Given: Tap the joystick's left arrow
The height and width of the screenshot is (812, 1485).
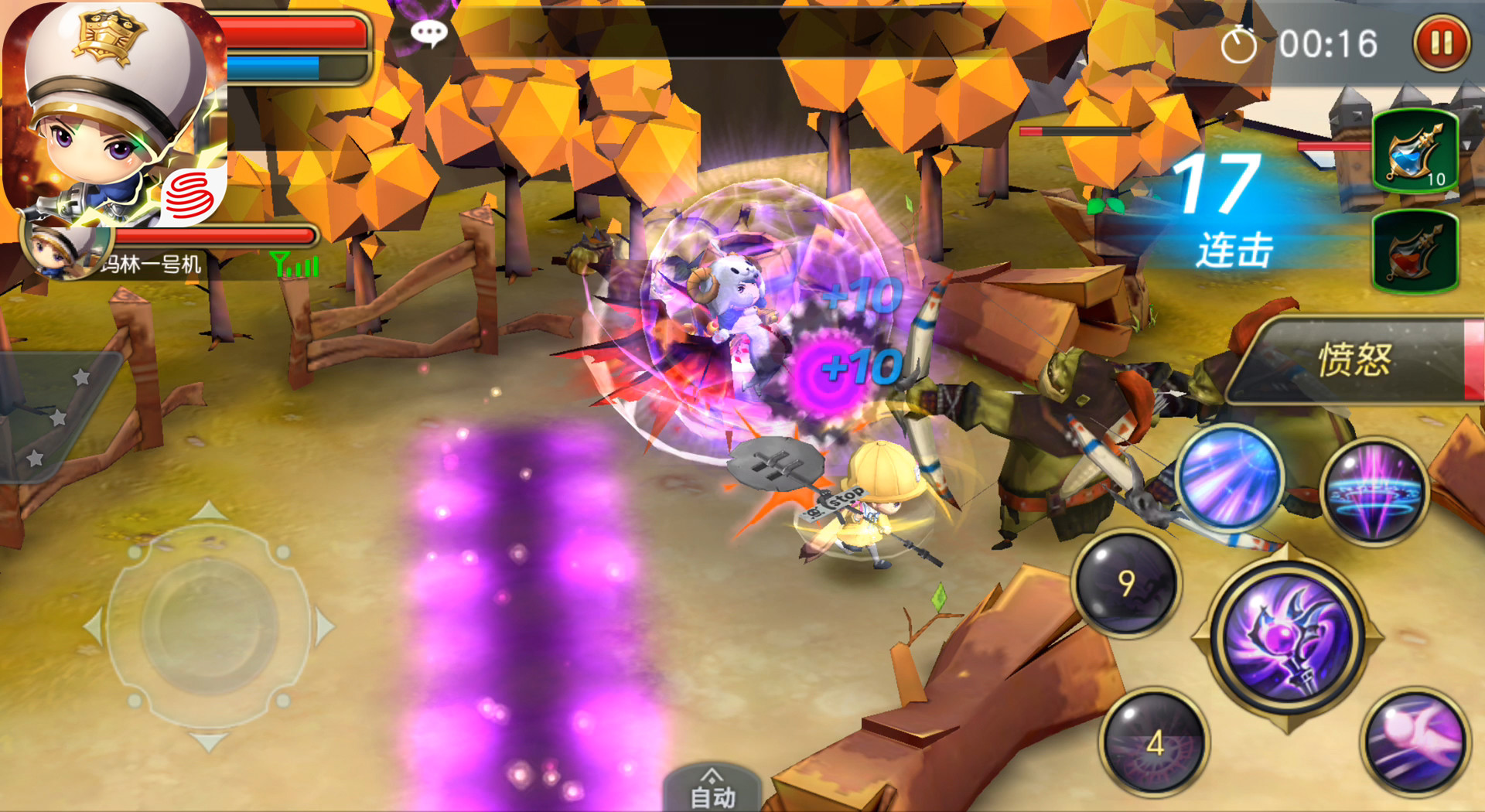Looking at the screenshot, I should (x=92, y=626).
